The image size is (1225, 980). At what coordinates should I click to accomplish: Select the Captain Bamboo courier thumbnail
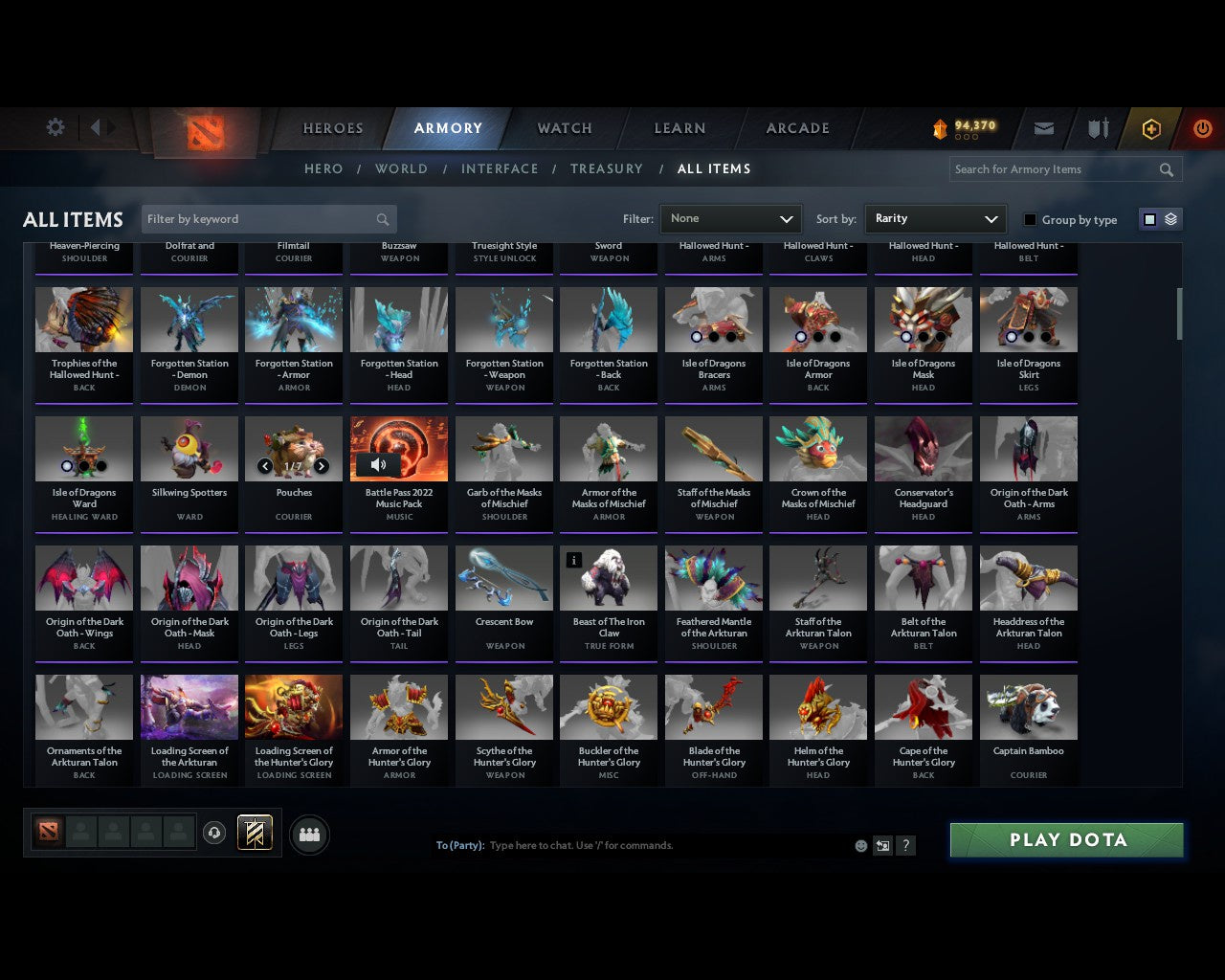[1029, 706]
